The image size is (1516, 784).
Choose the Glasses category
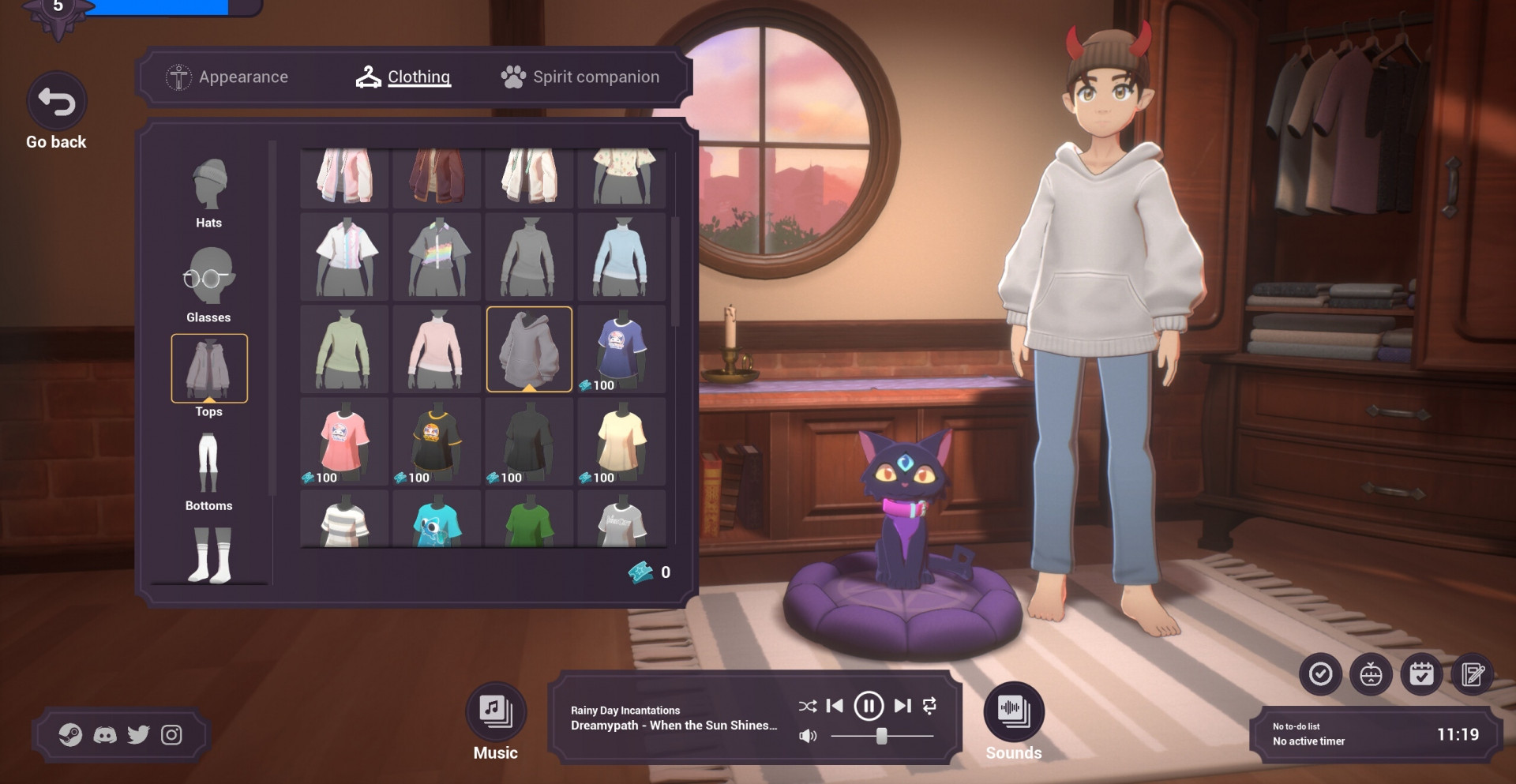coord(209,286)
